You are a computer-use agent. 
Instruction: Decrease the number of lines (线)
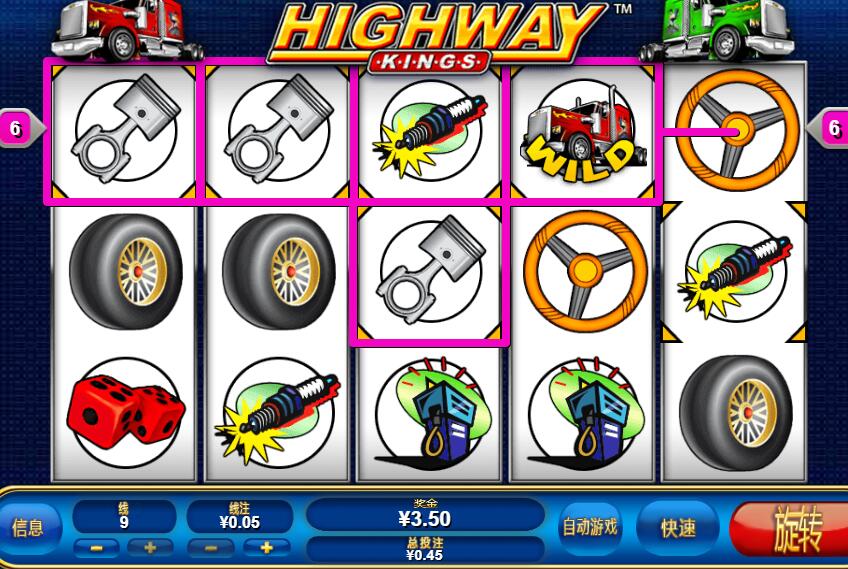(x=96, y=547)
